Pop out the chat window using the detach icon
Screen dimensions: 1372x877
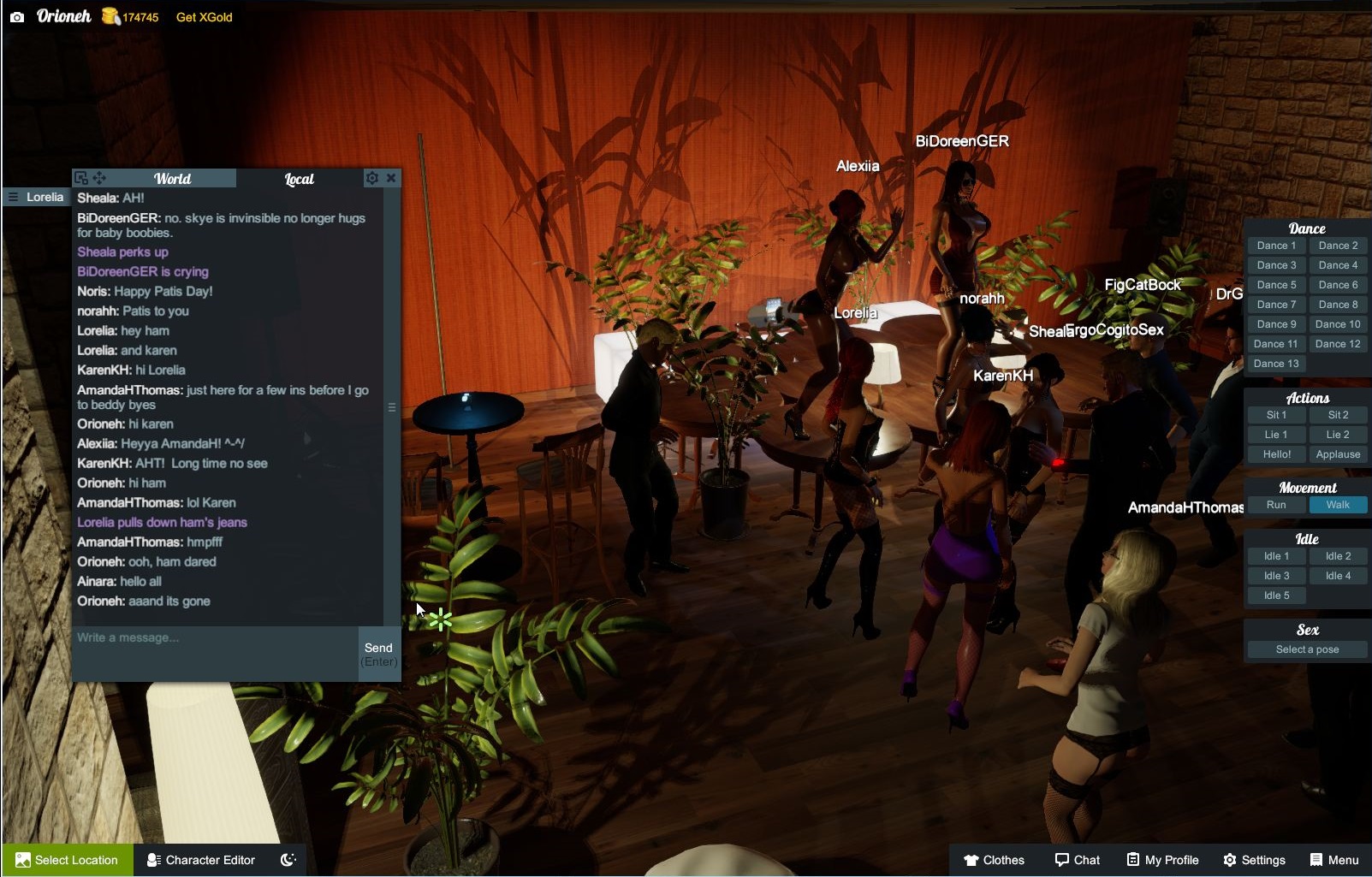(81, 177)
